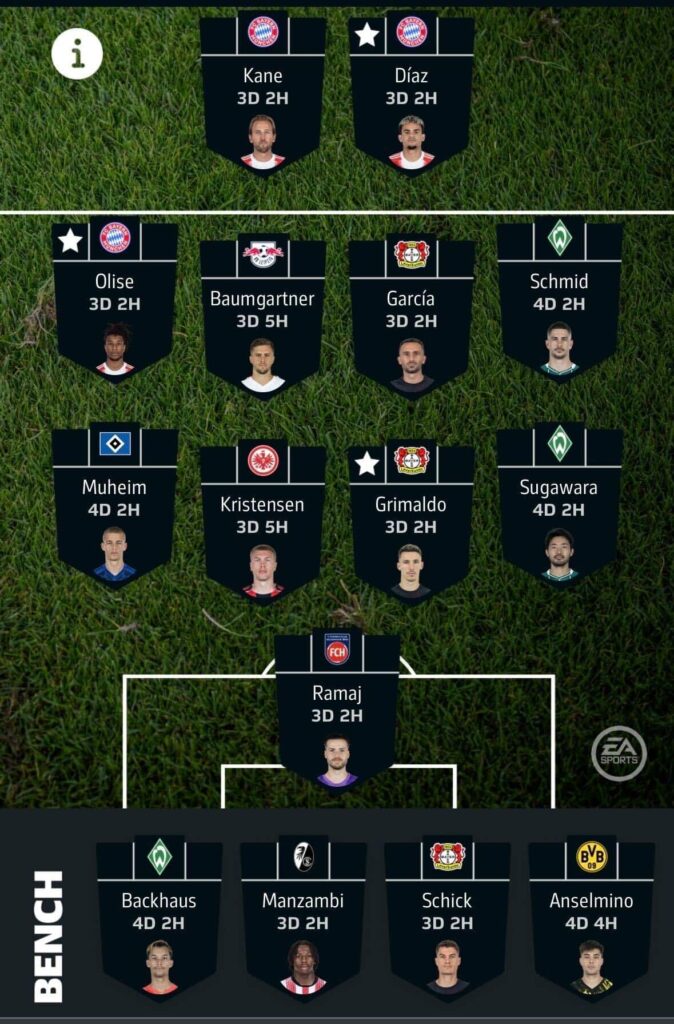Choose goalkeeper Ramaj's card
Screen dimensions: 674x1024
tap(337, 710)
